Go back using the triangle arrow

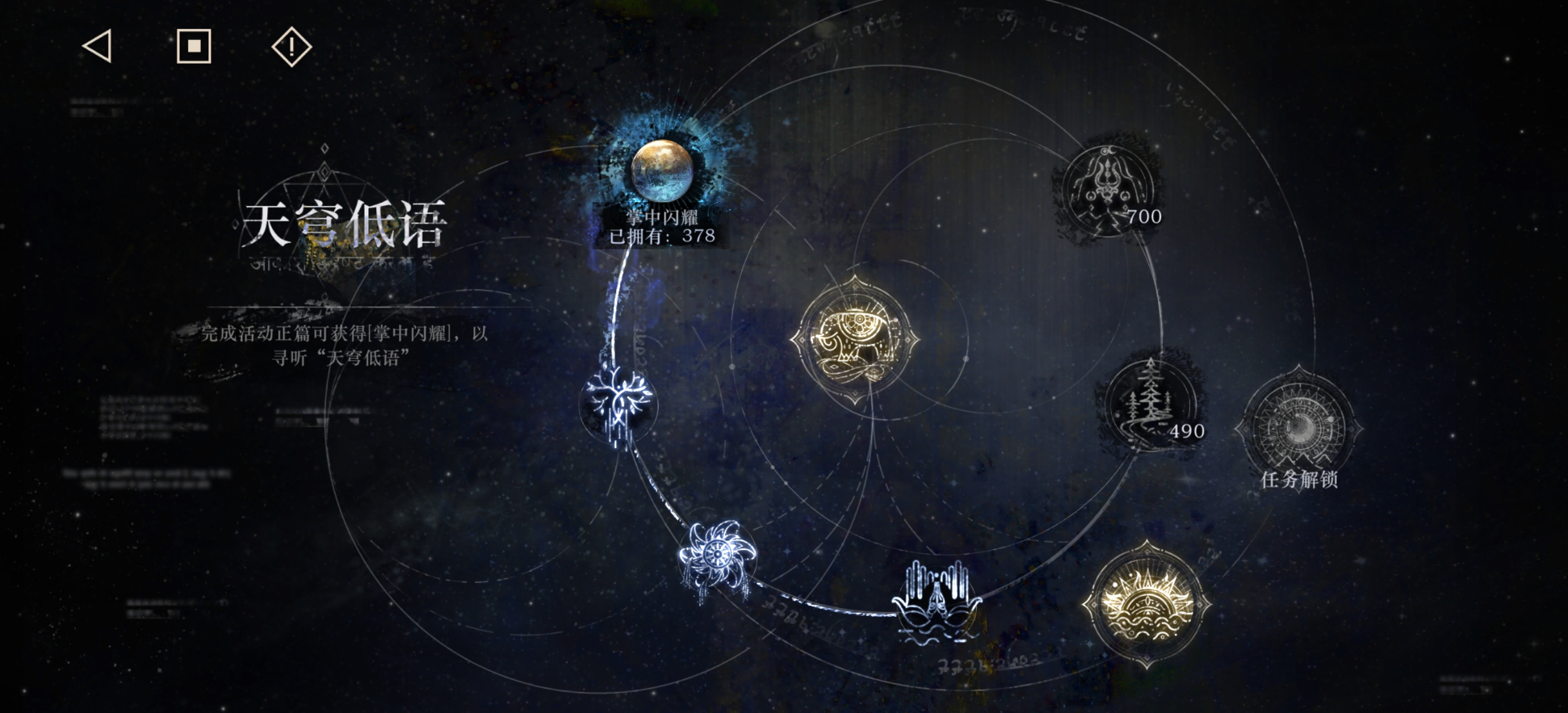98,46
